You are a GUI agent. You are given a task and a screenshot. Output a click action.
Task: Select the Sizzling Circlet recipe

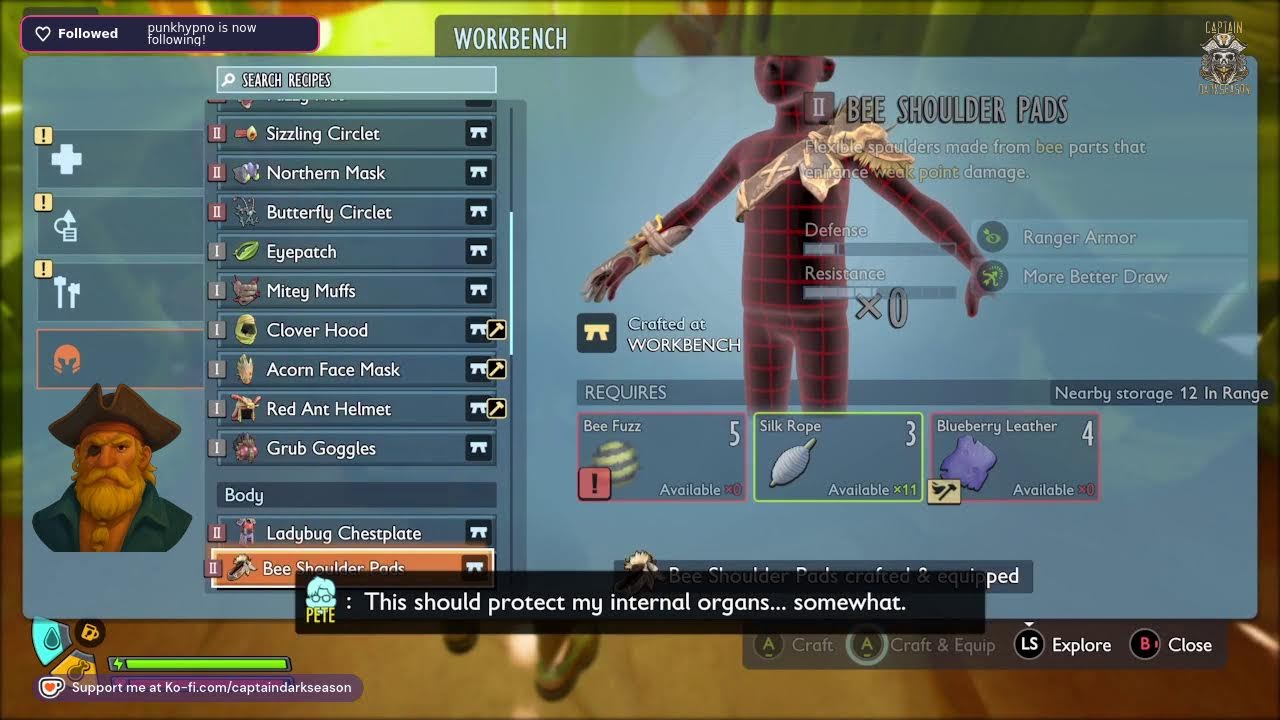352,133
